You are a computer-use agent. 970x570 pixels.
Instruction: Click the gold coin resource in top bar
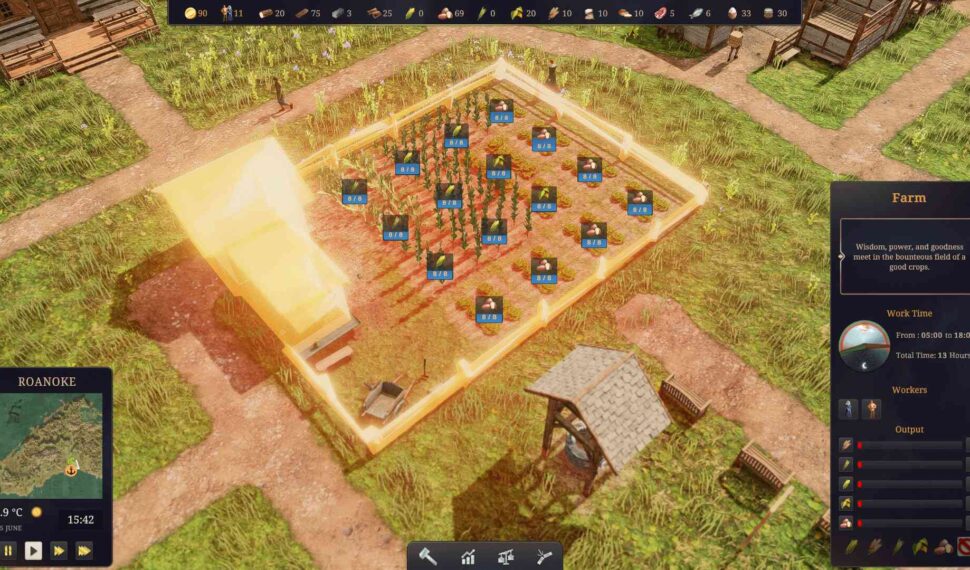point(190,13)
